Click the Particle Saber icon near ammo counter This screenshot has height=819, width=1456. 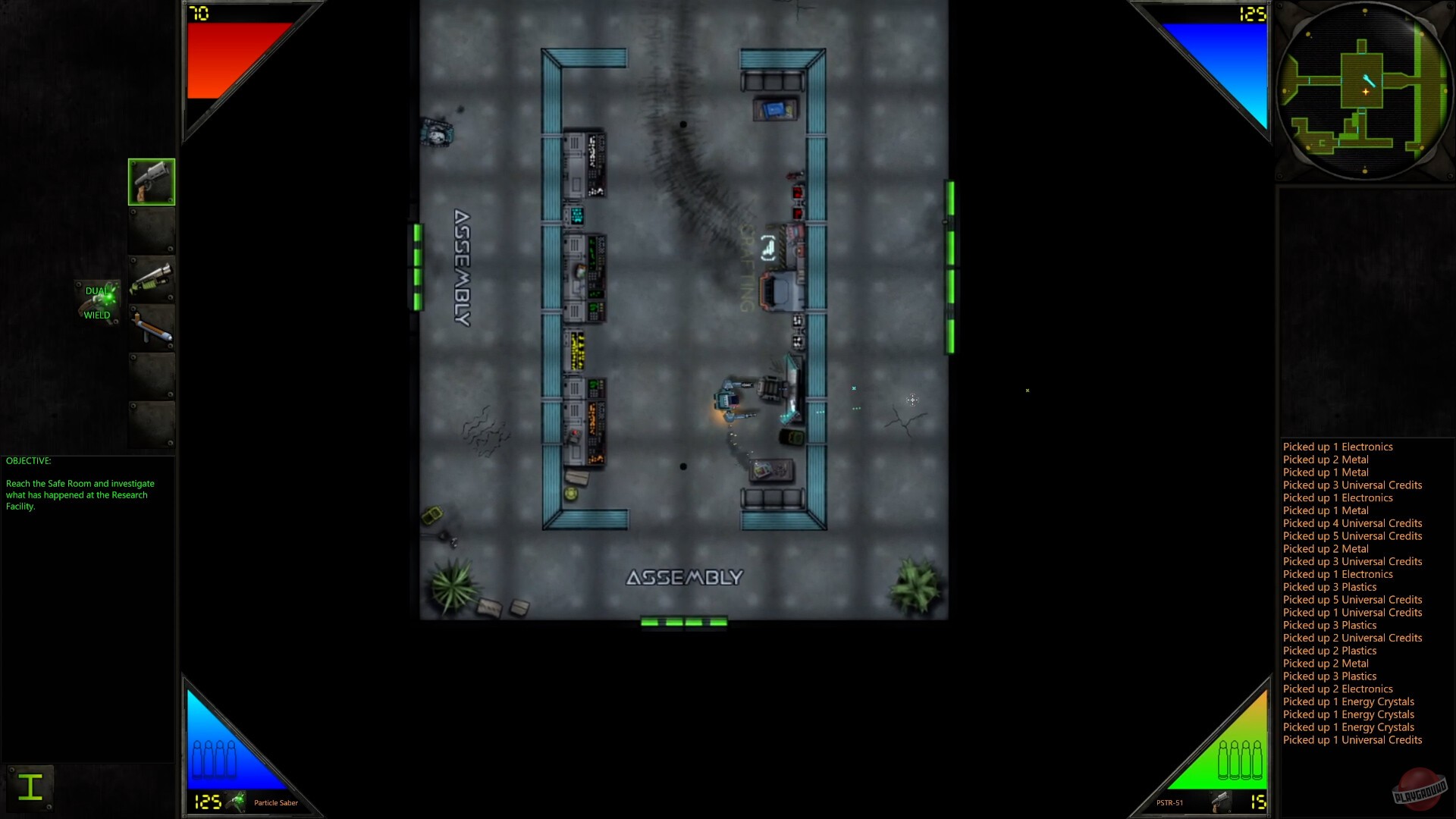pyautogui.click(x=236, y=801)
